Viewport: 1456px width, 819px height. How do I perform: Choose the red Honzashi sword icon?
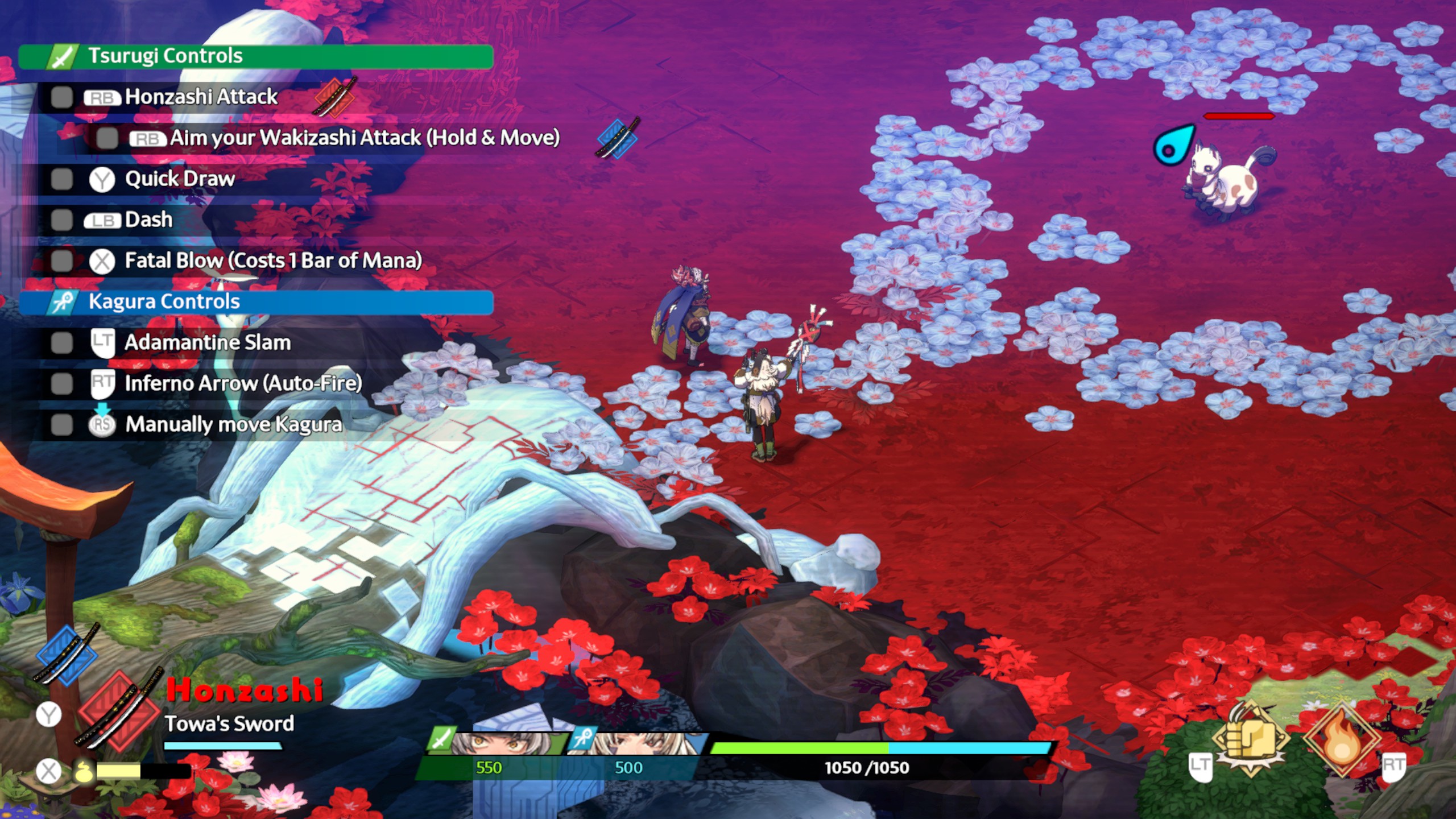118,711
